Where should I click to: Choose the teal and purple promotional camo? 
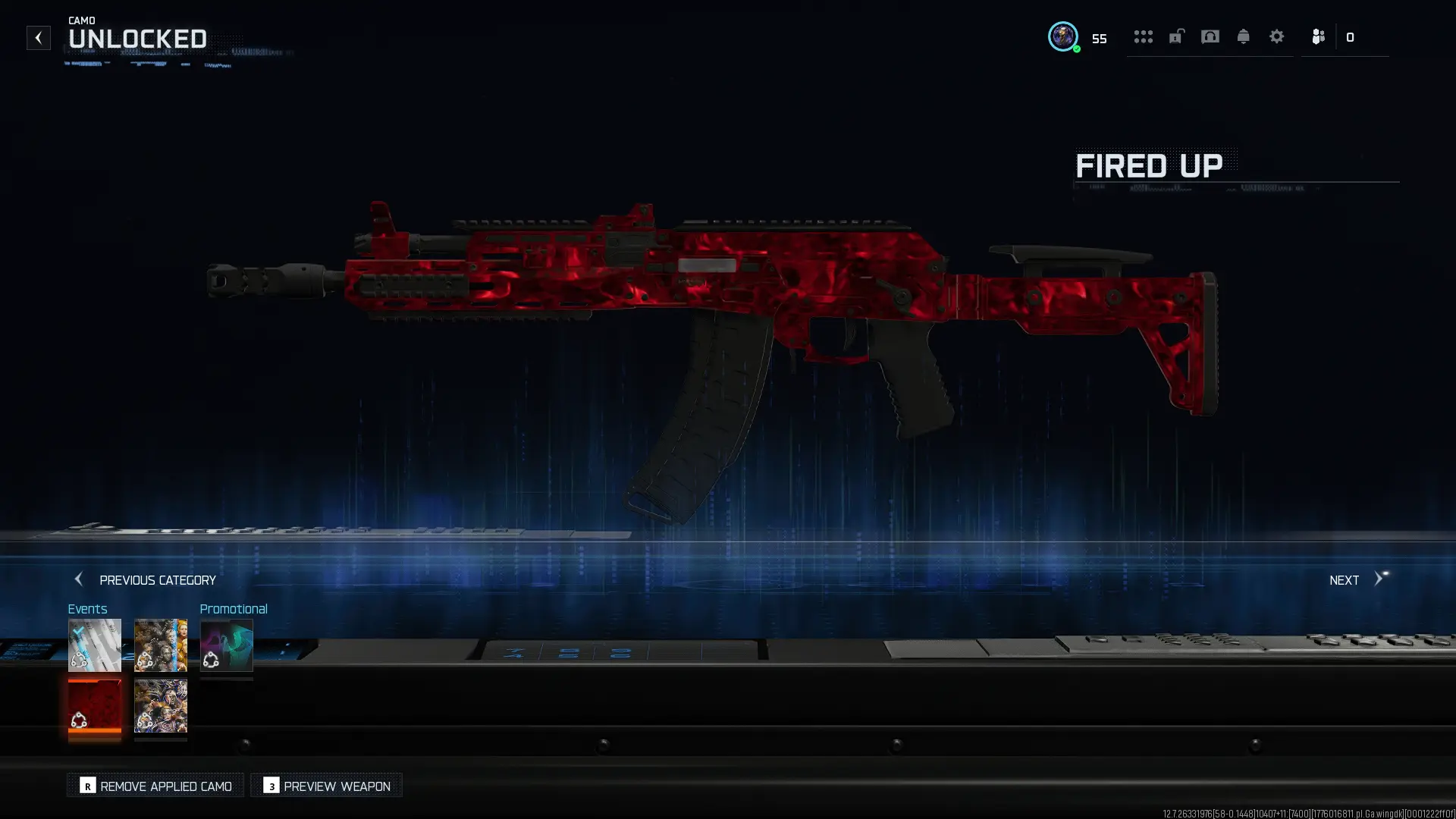click(227, 645)
